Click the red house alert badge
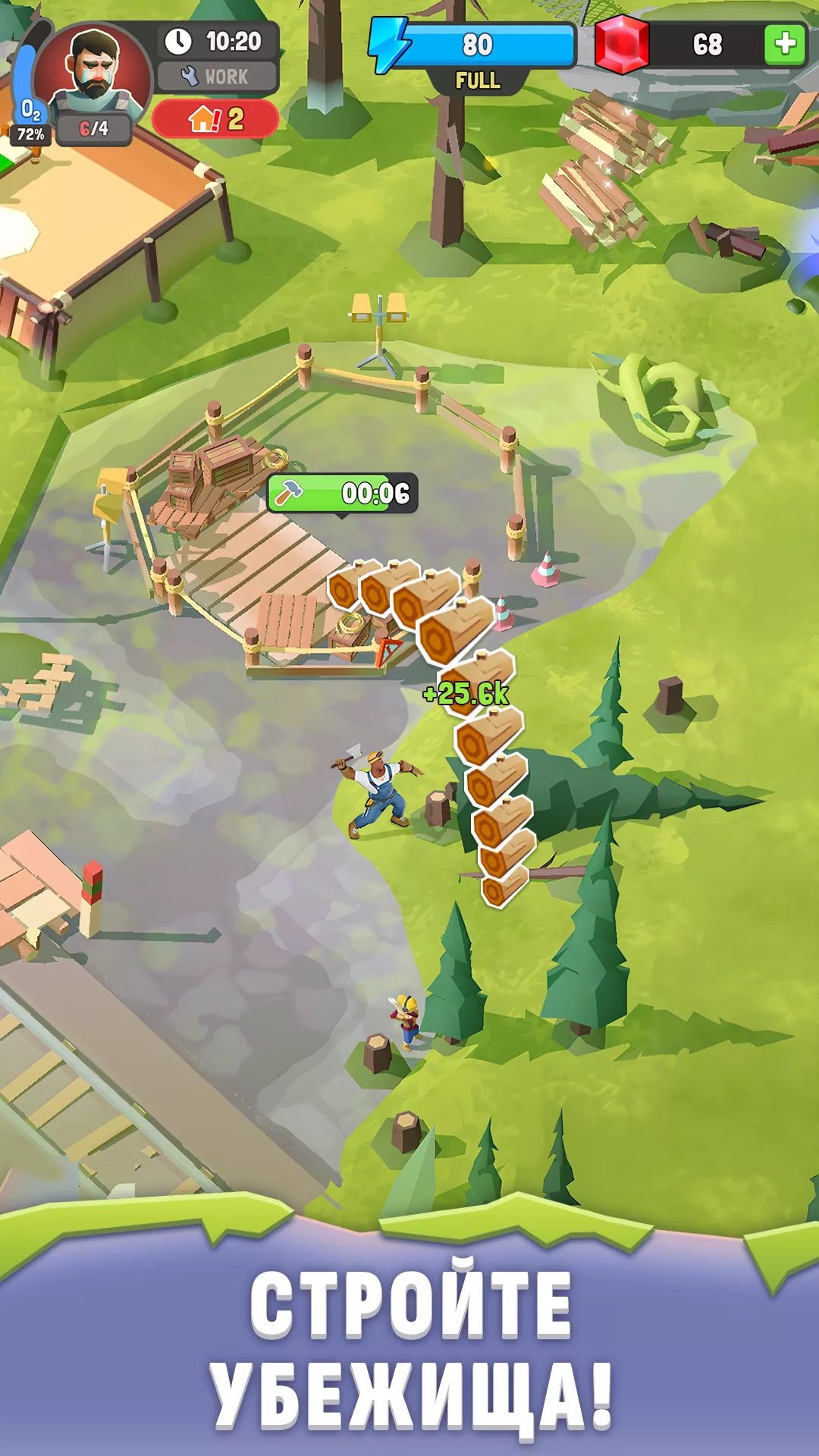The width and height of the screenshot is (819, 1456). tap(215, 119)
